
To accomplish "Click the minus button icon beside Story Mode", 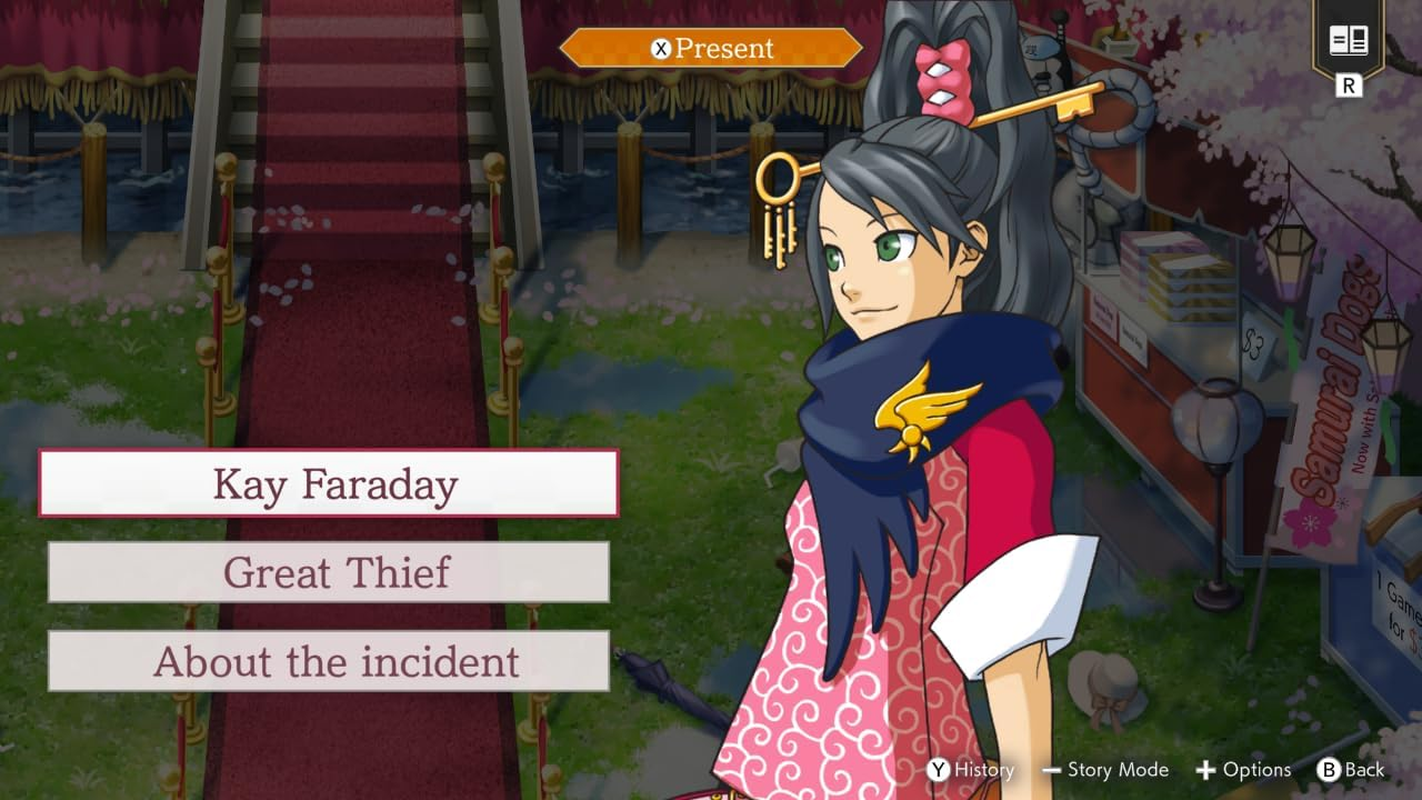I will click(x=1051, y=770).
